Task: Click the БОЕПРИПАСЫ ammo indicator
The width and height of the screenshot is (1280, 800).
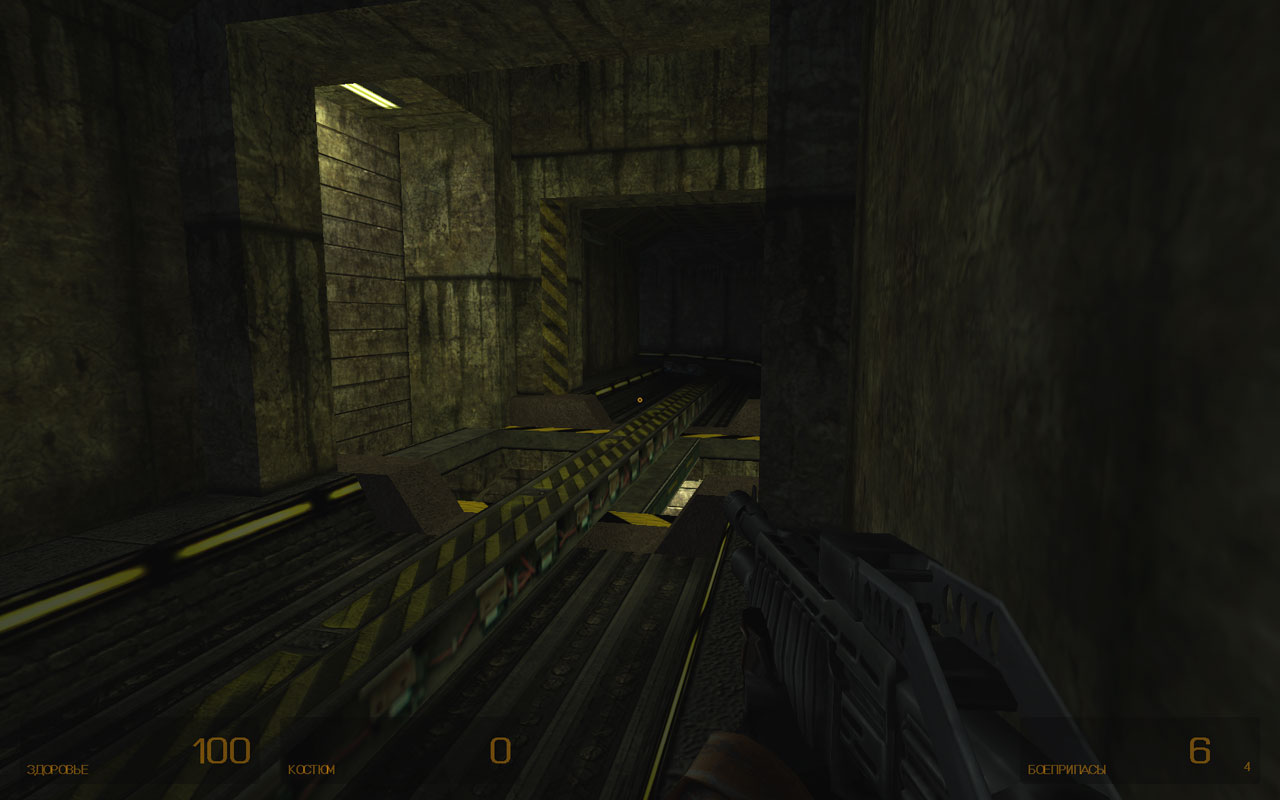Action: (1065, 769)
